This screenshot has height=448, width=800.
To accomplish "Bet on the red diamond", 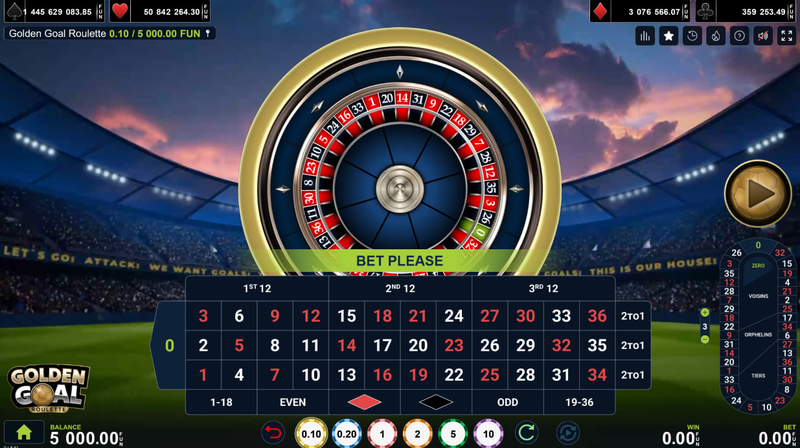I will (364, 402).
